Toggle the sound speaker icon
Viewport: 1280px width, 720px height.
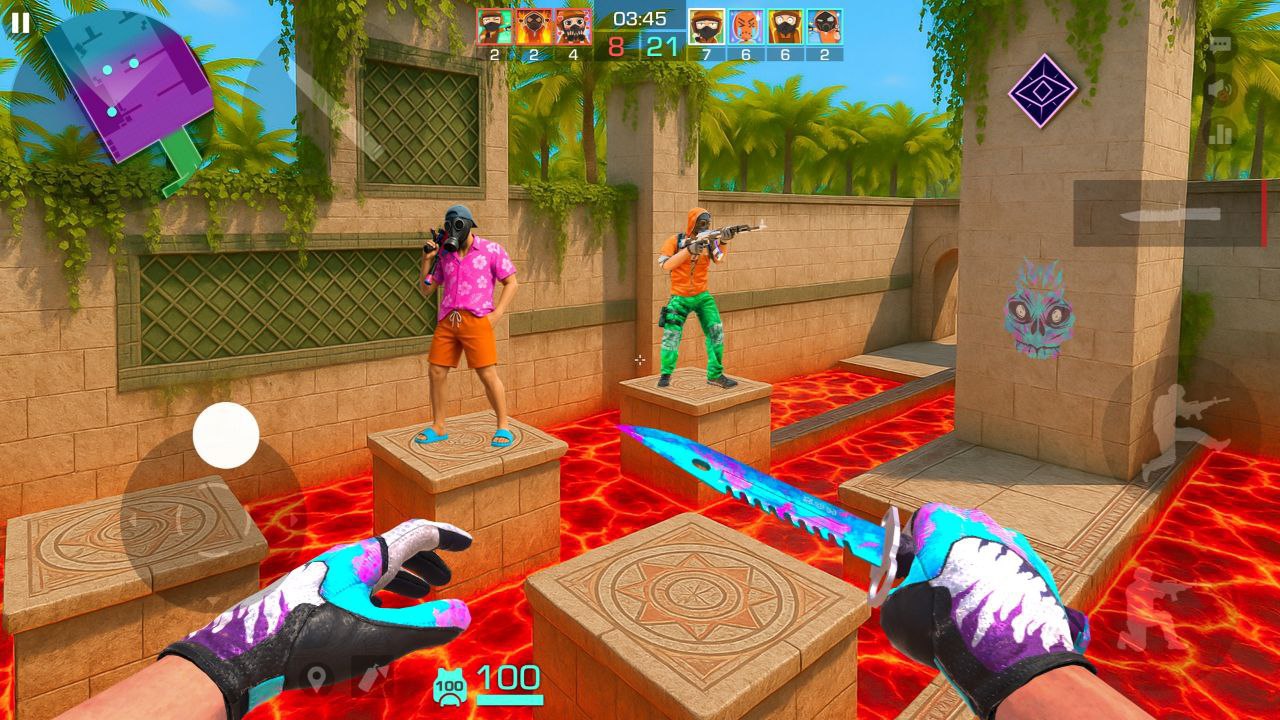[x=1220, y=88]
